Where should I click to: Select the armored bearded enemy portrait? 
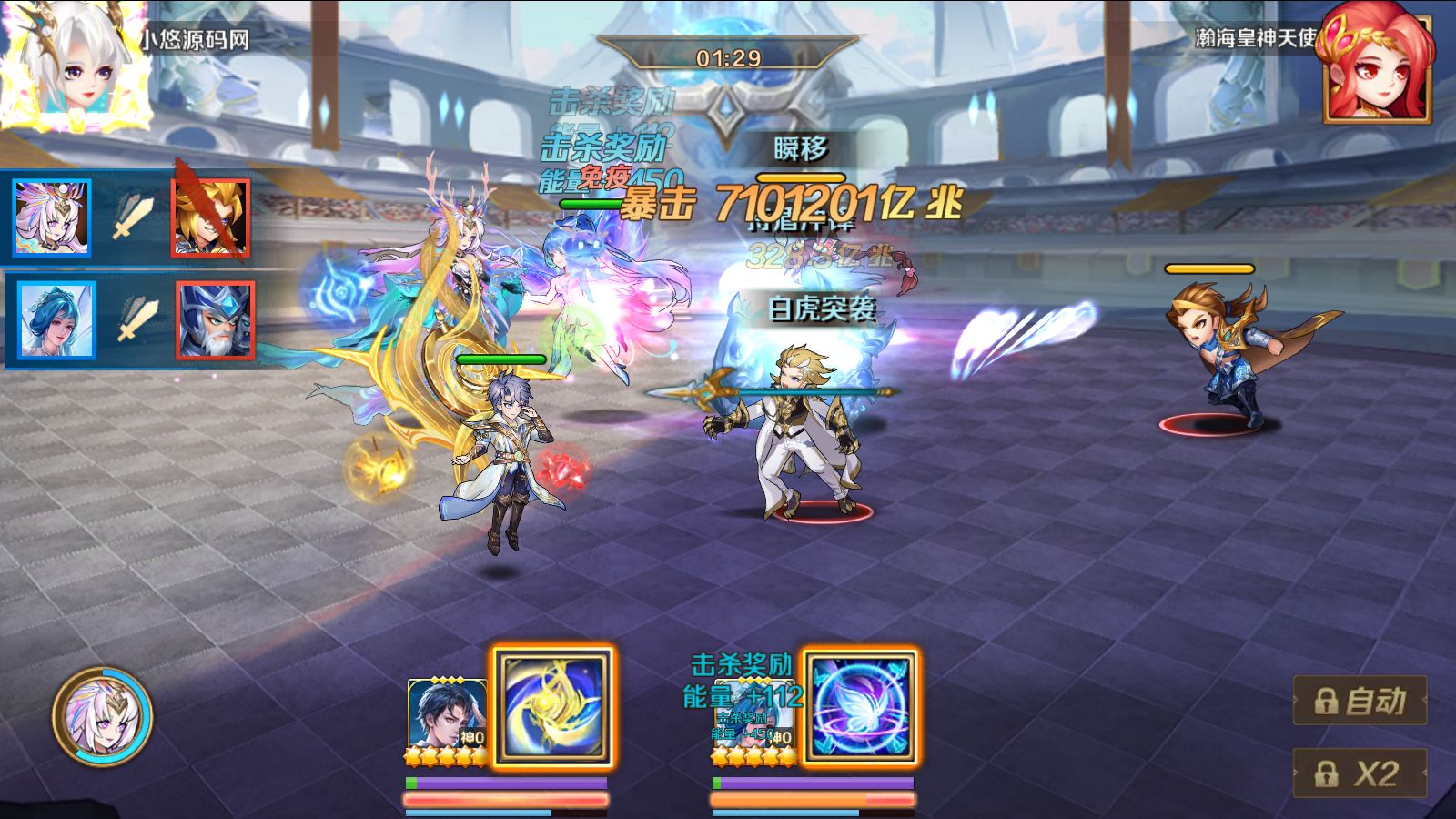click(215, 320)
